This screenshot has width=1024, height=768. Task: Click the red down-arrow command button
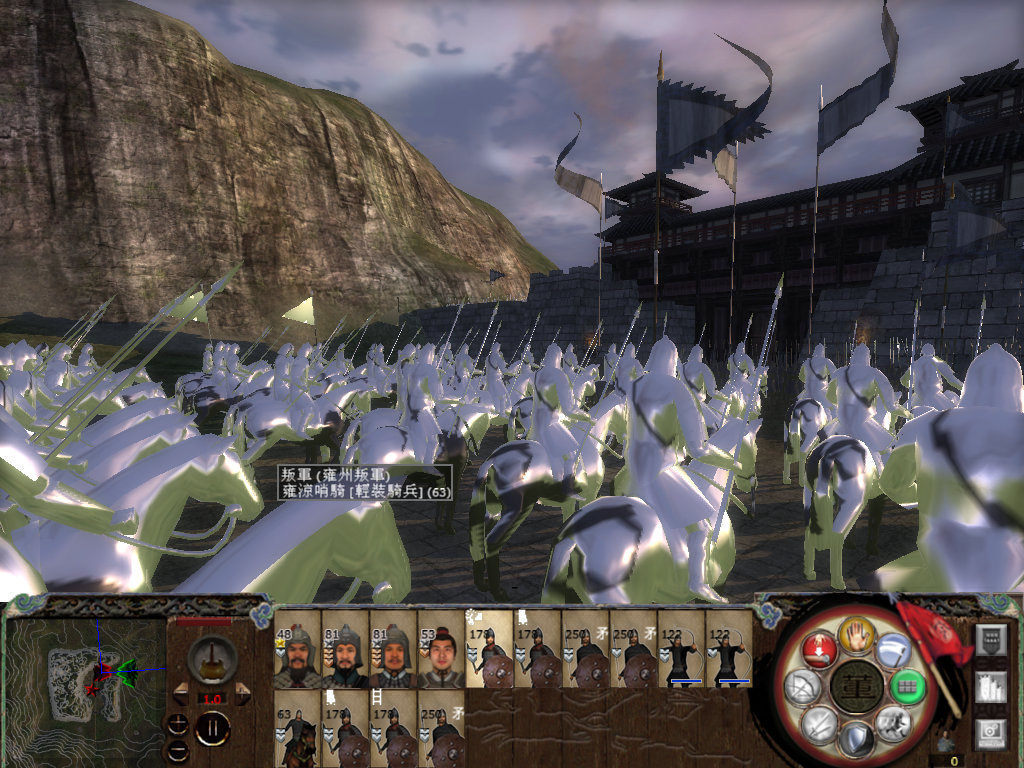click(x=819, y=650)
